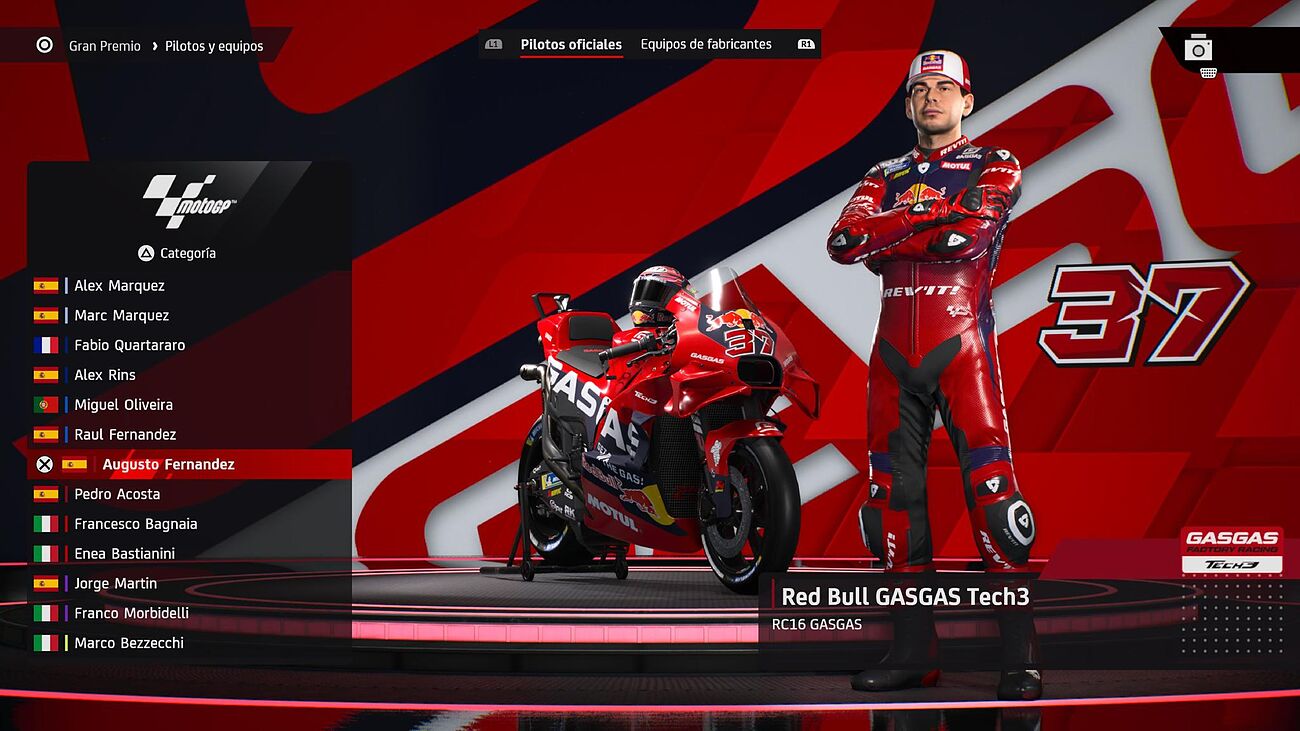This screenshot has width=1300, height=731.
Task: Open the Equipos de fabricantes tab
Action: click(706, 45)
